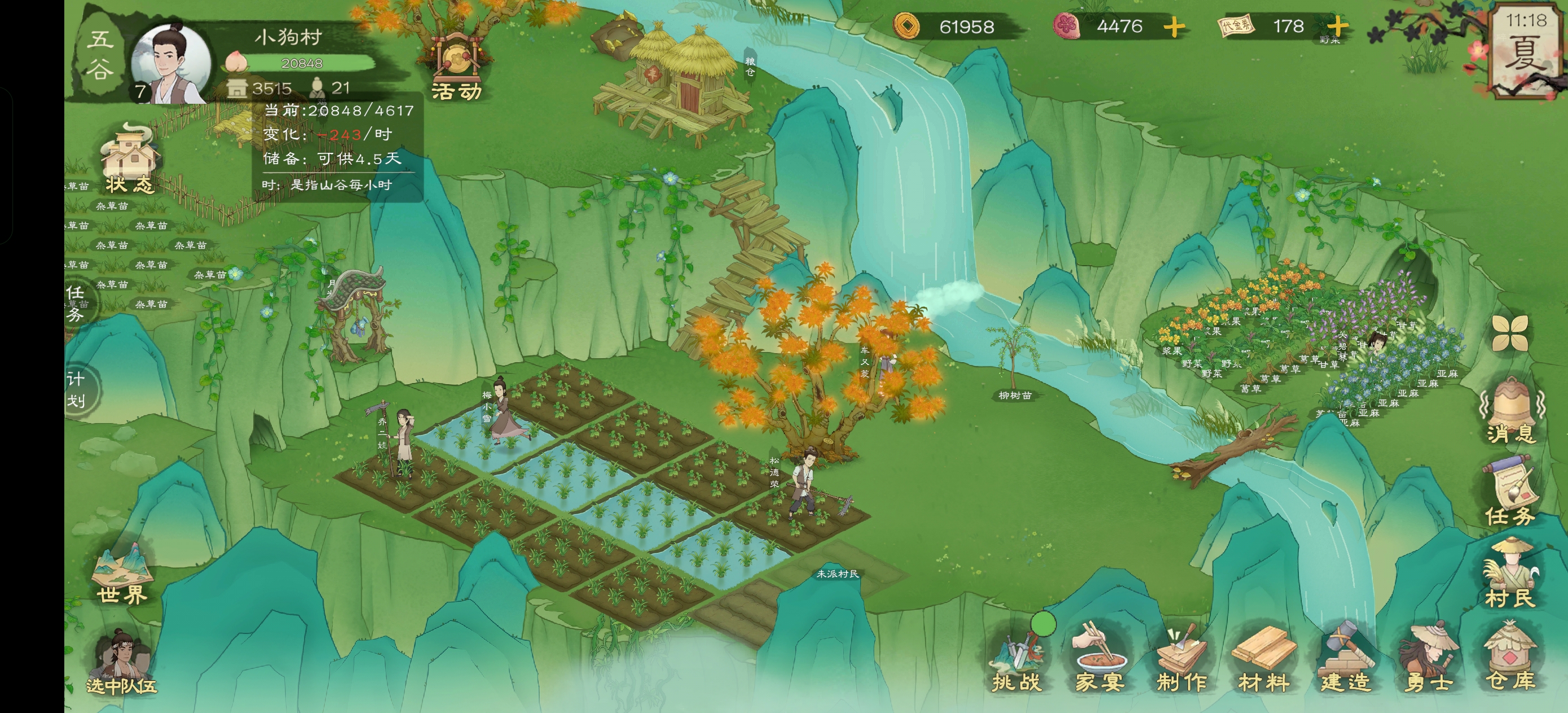Click the village chief portrait

click(x=171, y=64)
